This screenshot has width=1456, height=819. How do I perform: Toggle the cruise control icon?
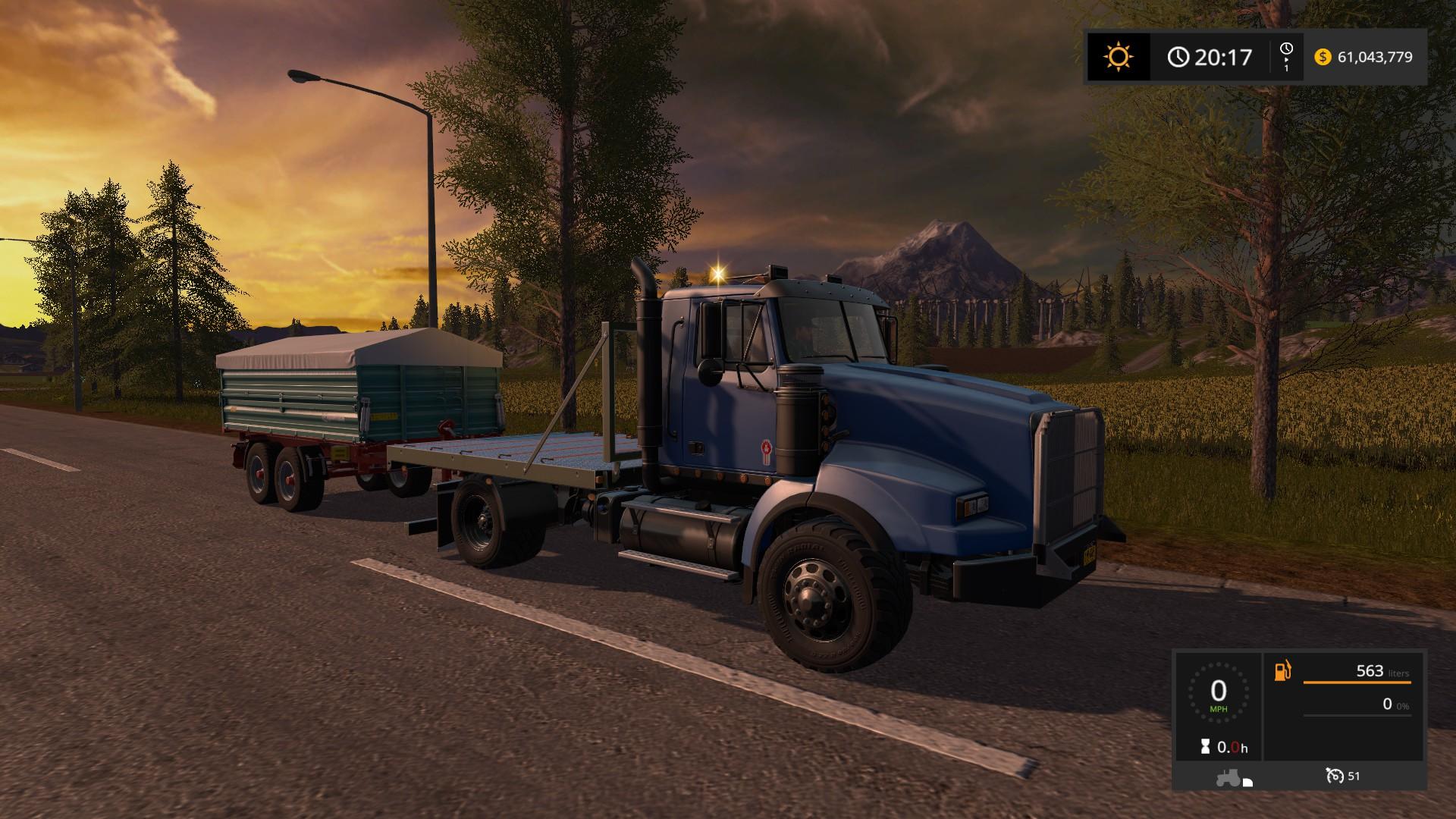click(x=1334, y=776)
